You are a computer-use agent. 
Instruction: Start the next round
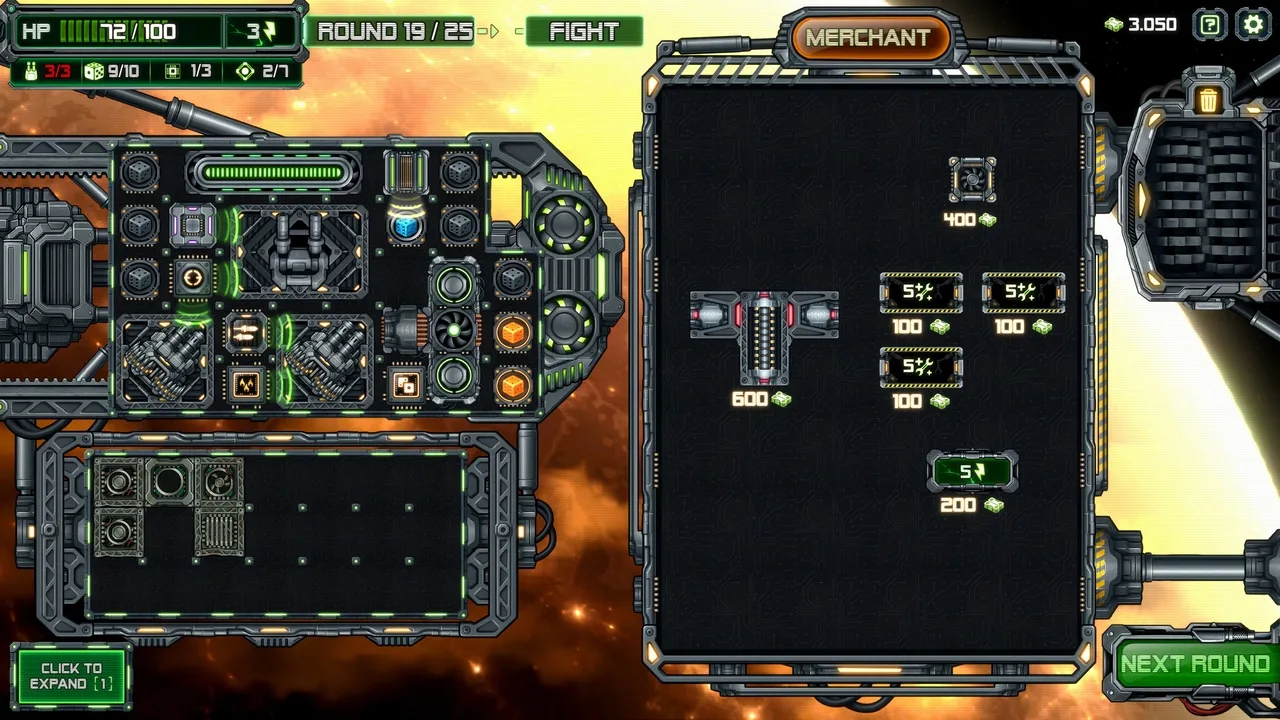coord(1194,665)
